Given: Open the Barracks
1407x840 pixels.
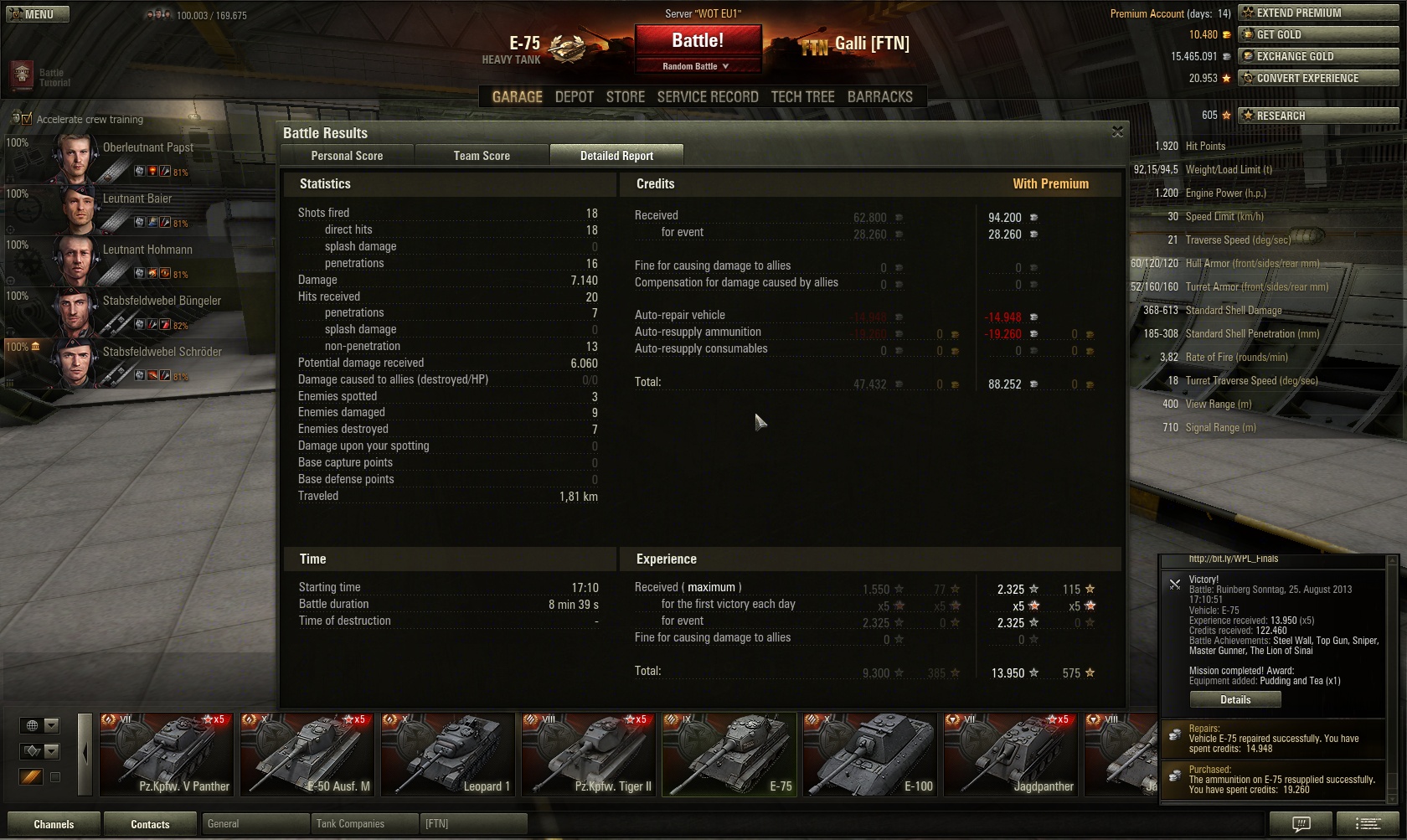Looking at the screenshot, I should (879, 97).
